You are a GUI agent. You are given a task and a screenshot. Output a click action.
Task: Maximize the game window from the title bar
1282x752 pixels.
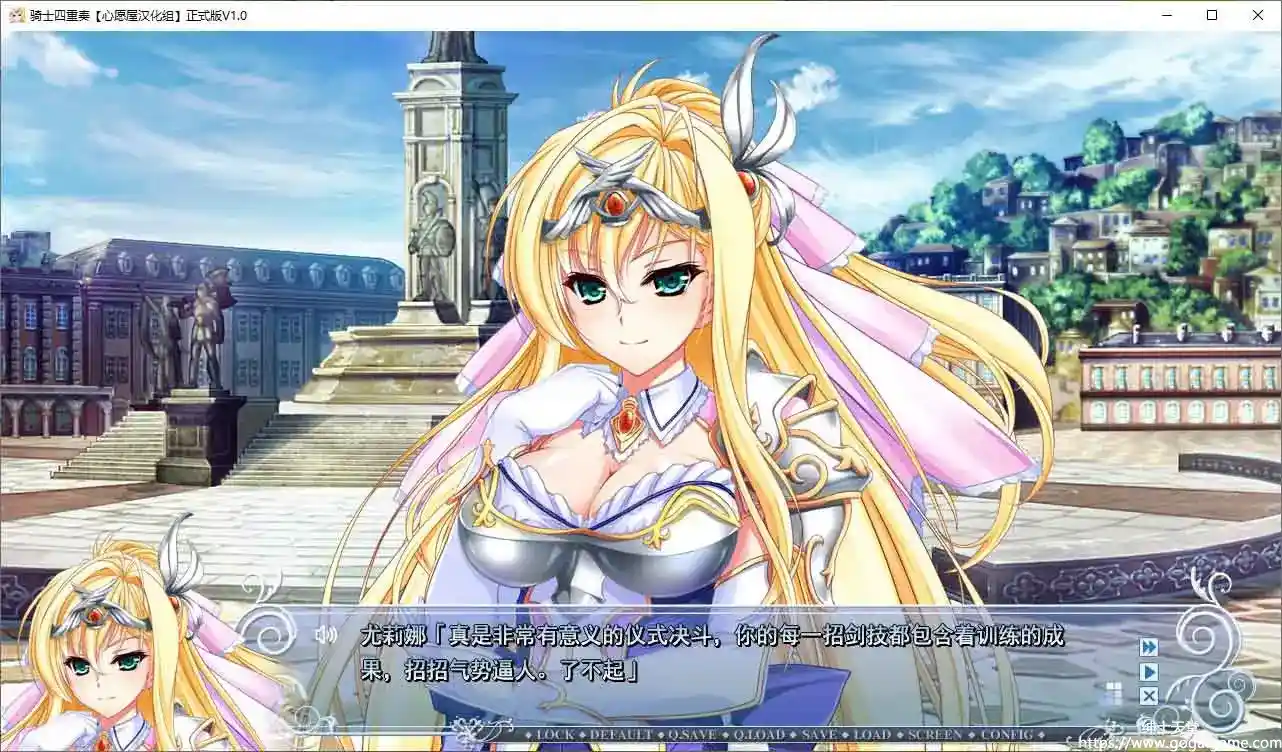1210,15
